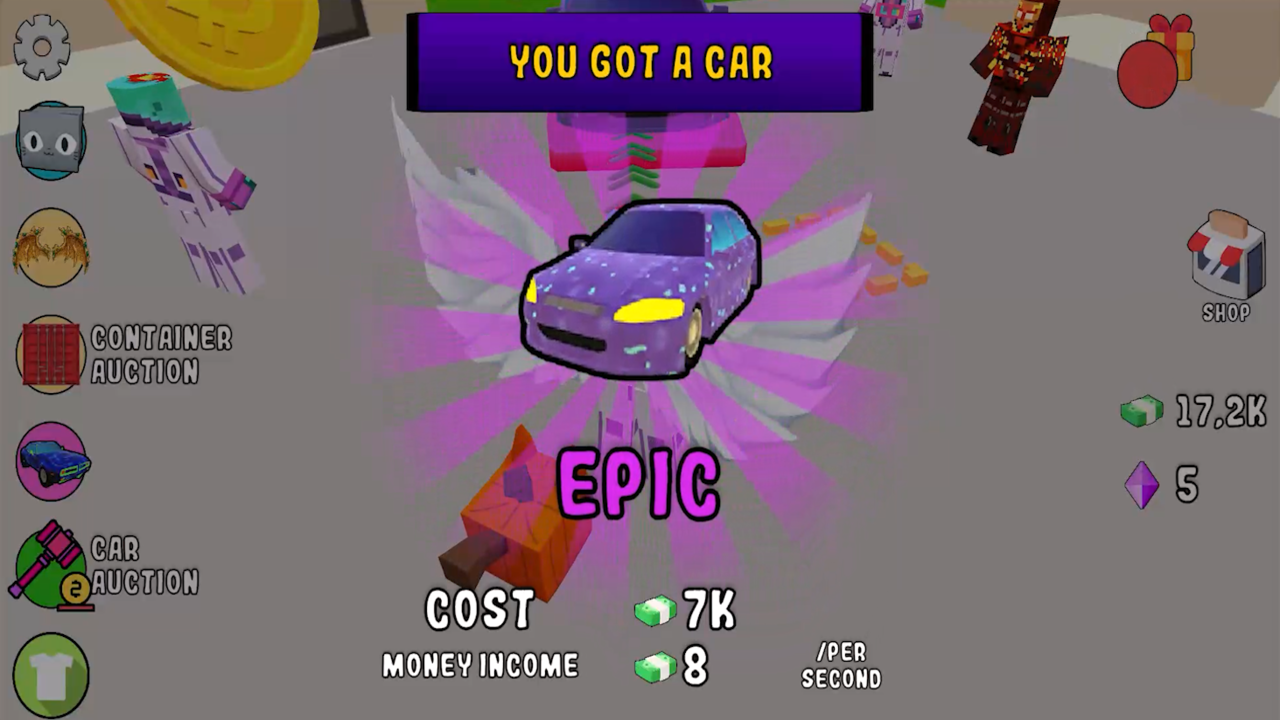Open the clothing shirt menu
The height and width of the screenshot is (720, 1280).
[x=50, y=672]
